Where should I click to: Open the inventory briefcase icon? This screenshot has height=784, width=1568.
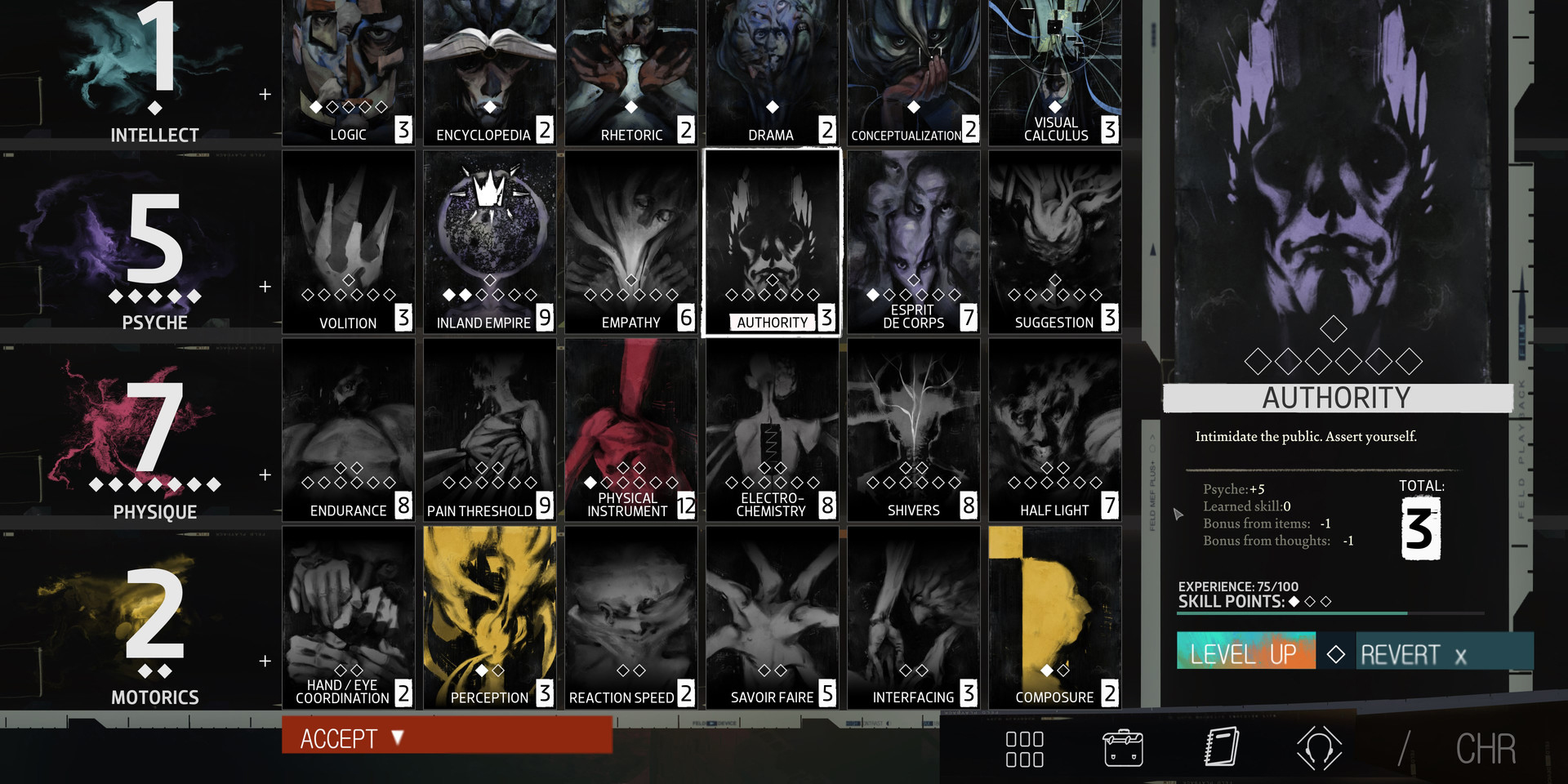pyautogui.click(x=1123, y=748)
